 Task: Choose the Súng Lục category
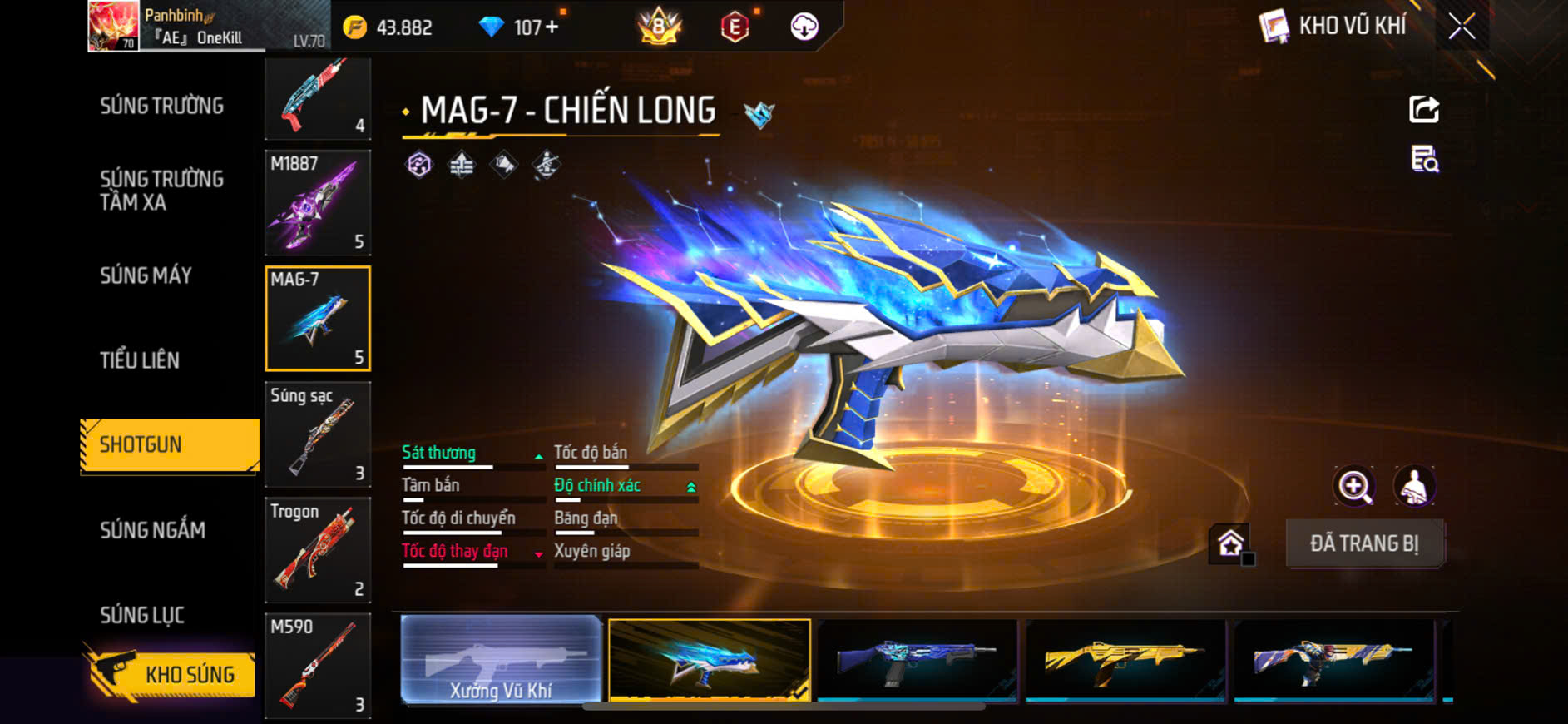coord(142,615)
